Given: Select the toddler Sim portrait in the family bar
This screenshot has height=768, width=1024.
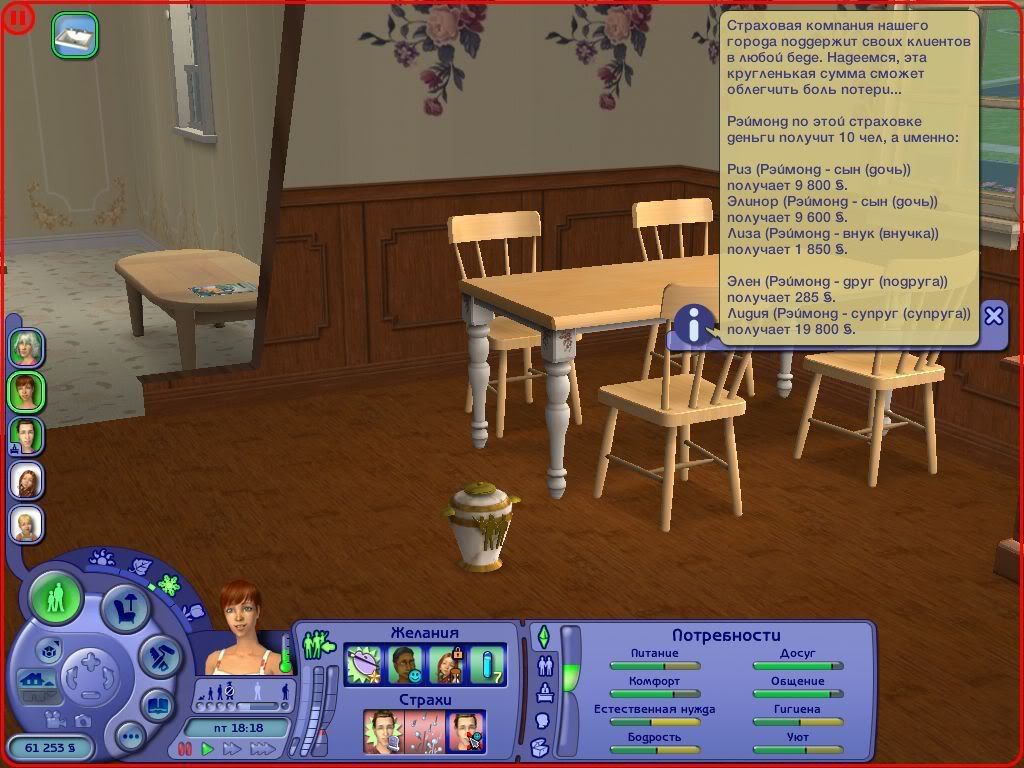Looking at the screenshot, I should [x=25, y=524].
